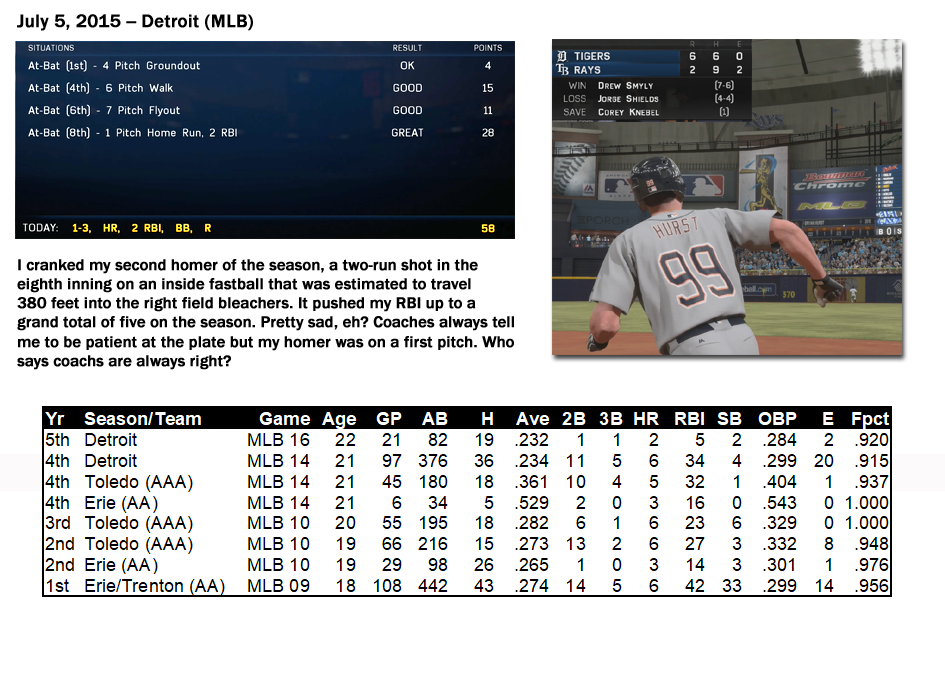Open the Hurst #99 game screenshot thumbnail
Image resolution: width=945 pixels, height=680 pixels.
pyautogui.click(x=726, y=196)
